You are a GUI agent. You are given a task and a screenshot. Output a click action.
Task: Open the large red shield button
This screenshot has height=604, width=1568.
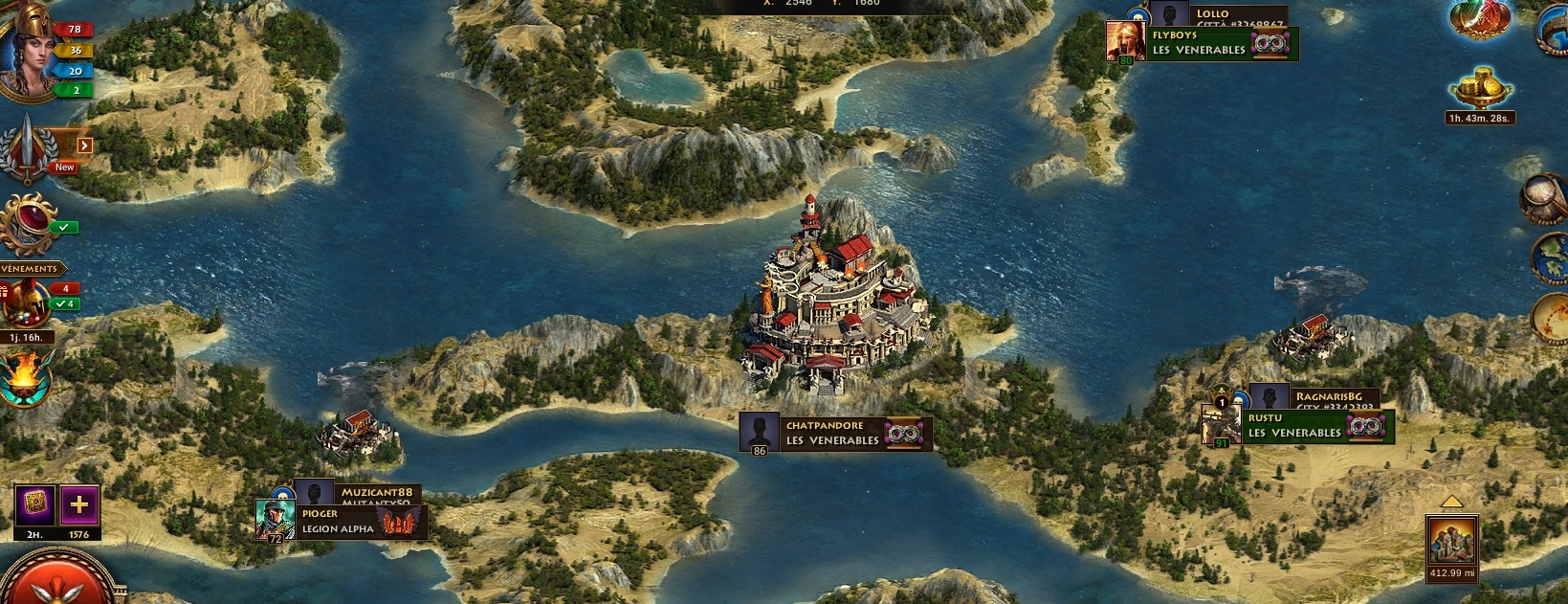tap(59, 584)
